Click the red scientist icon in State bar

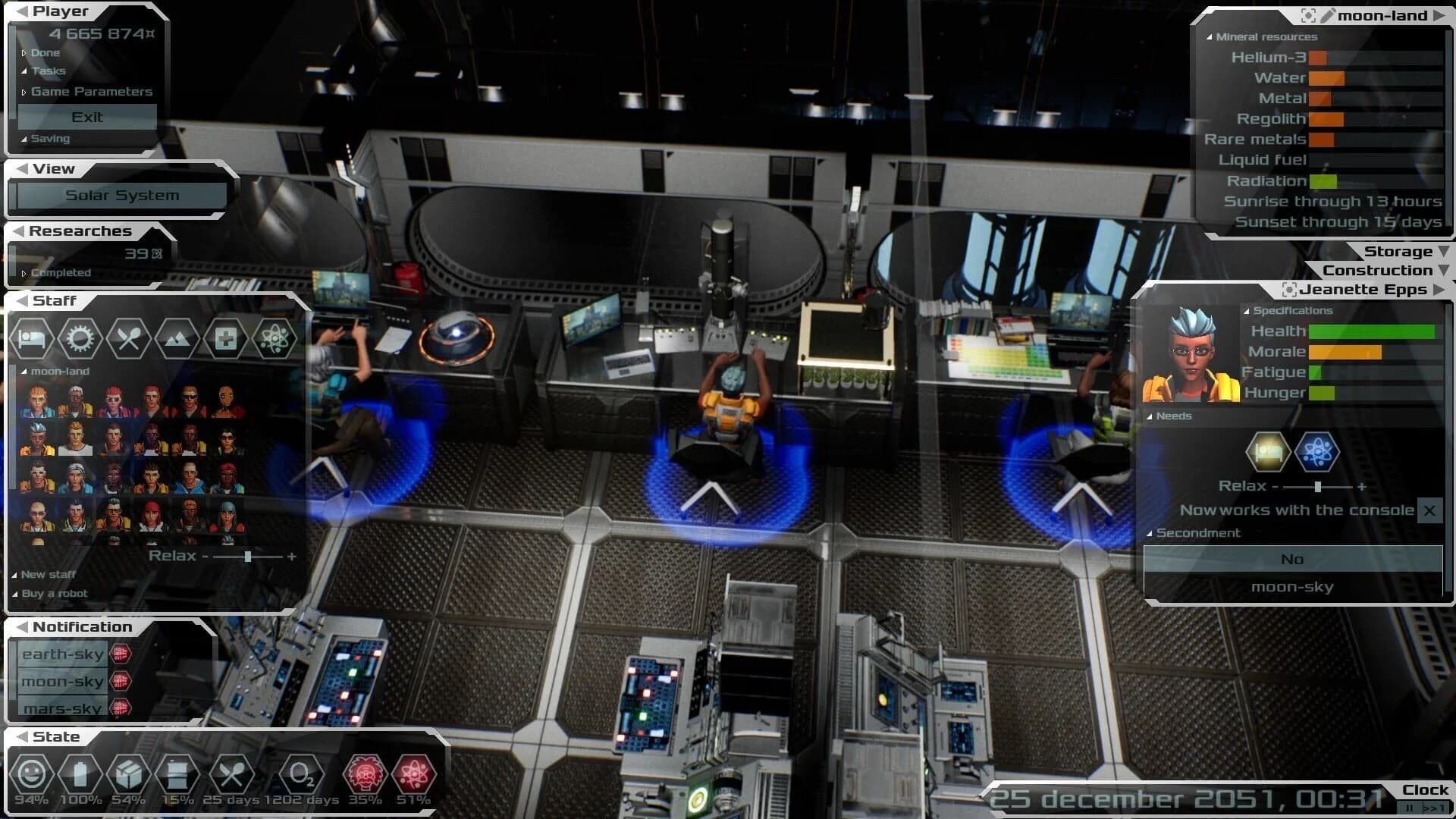point(366,775)
